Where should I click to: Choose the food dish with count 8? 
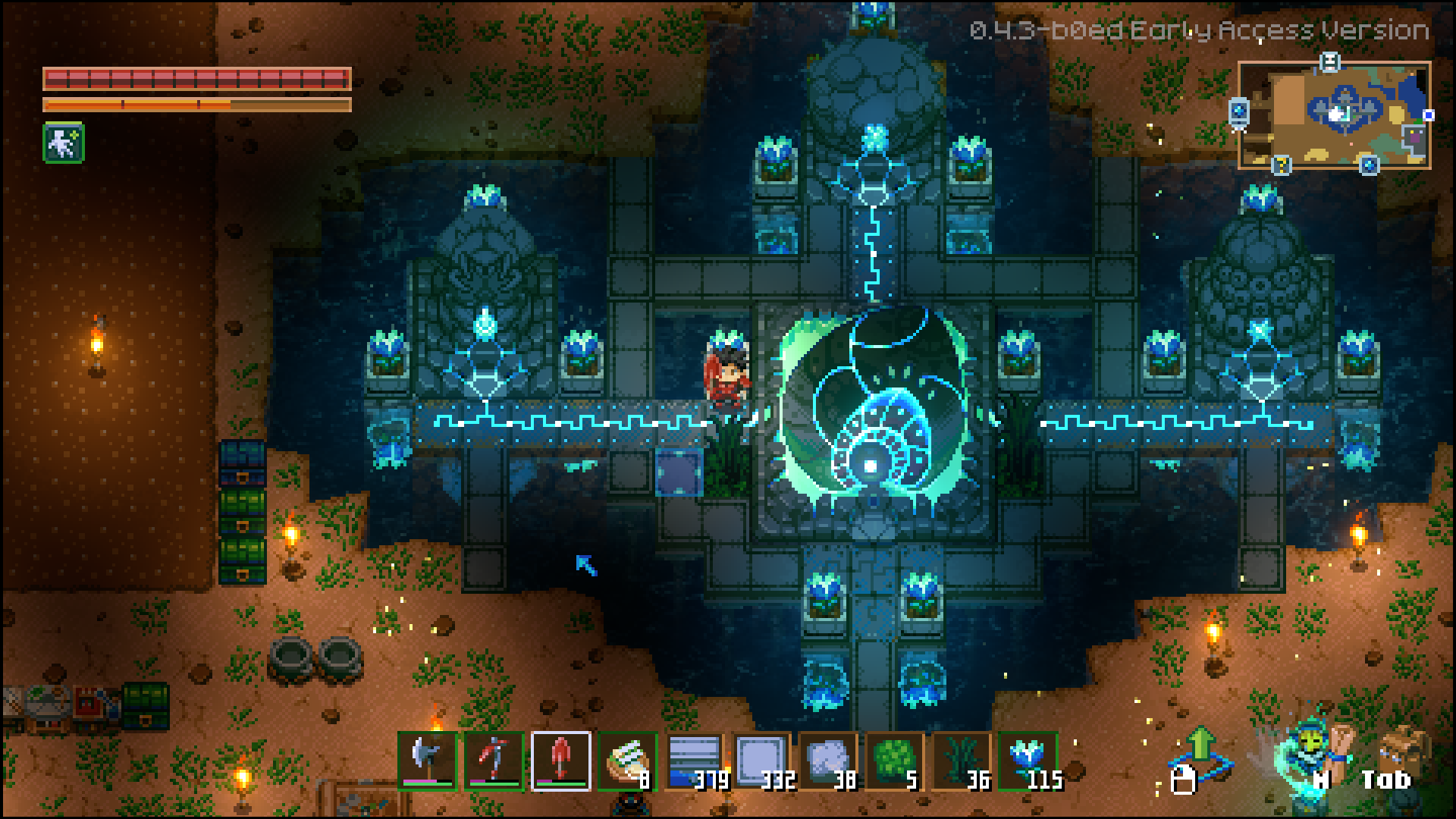pyautogui.click(x=628, y=761)
